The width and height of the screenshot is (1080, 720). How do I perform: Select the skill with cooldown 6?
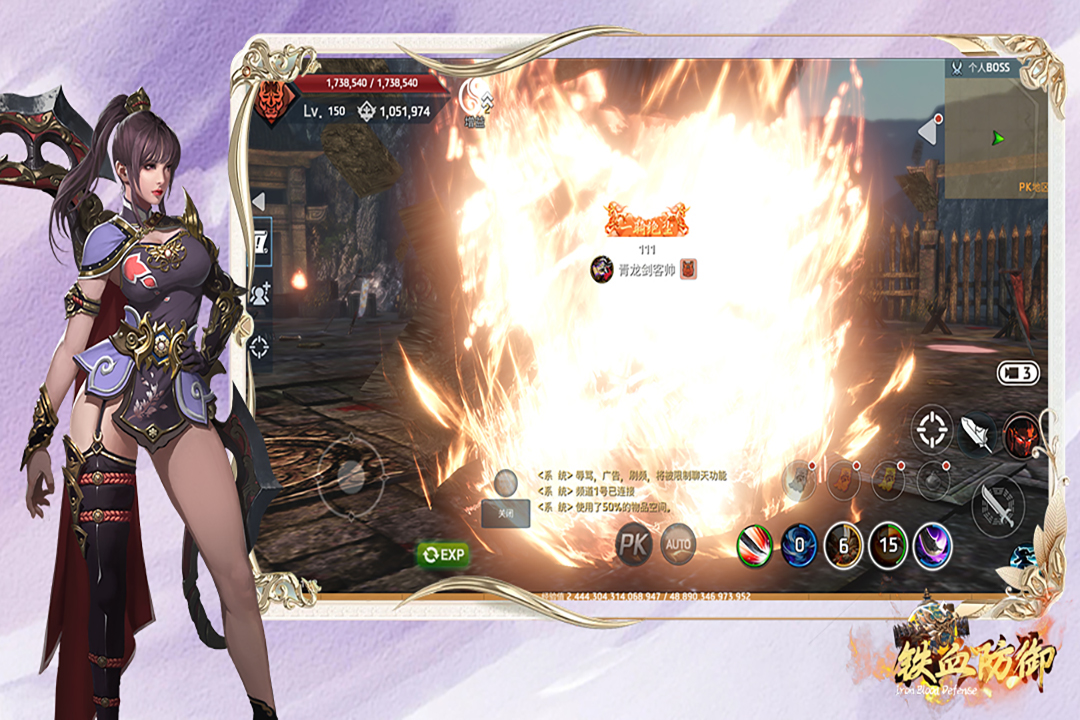pyautogui.click(x=843, y=546)
